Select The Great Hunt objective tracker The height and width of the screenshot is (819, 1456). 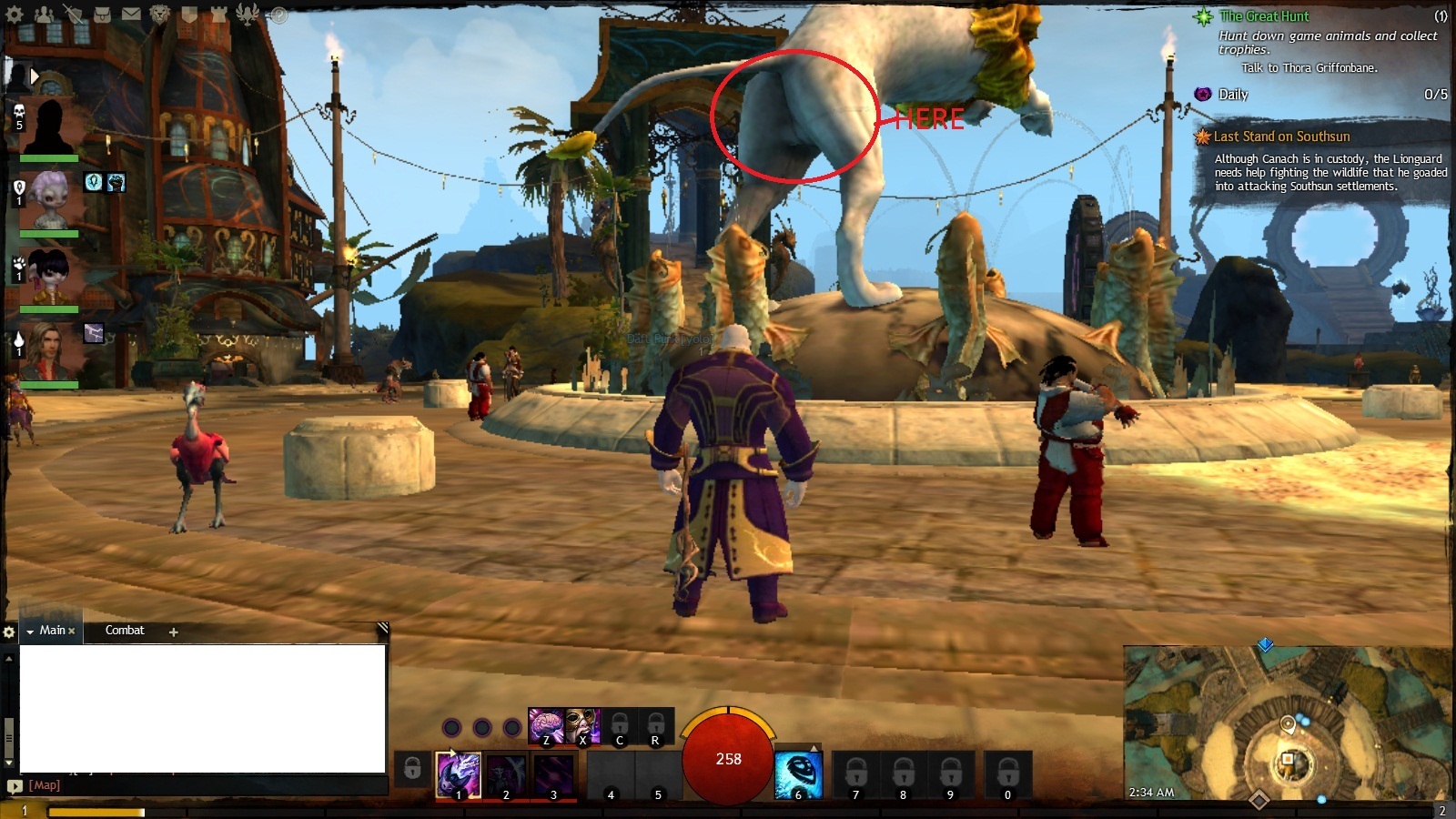(1264, 16)
